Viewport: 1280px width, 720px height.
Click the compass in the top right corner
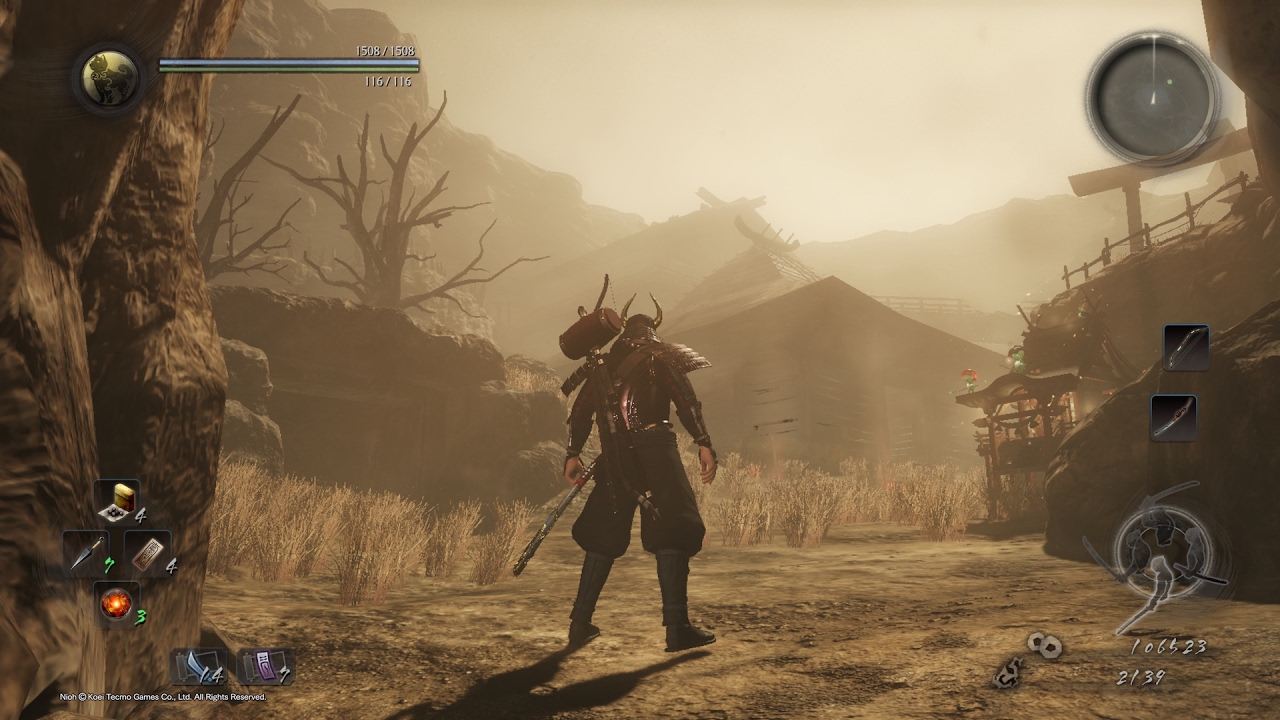[x=1155, y=90]
